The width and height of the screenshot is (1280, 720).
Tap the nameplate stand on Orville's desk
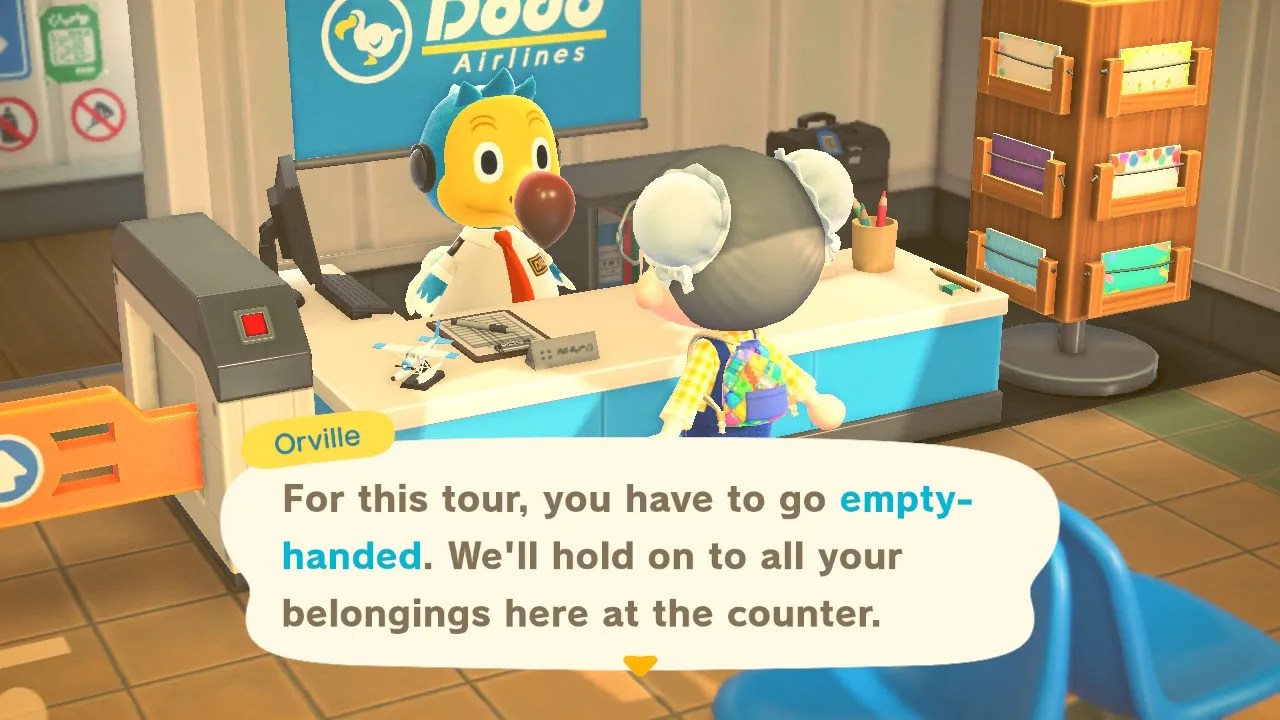(x=565, y=352)
